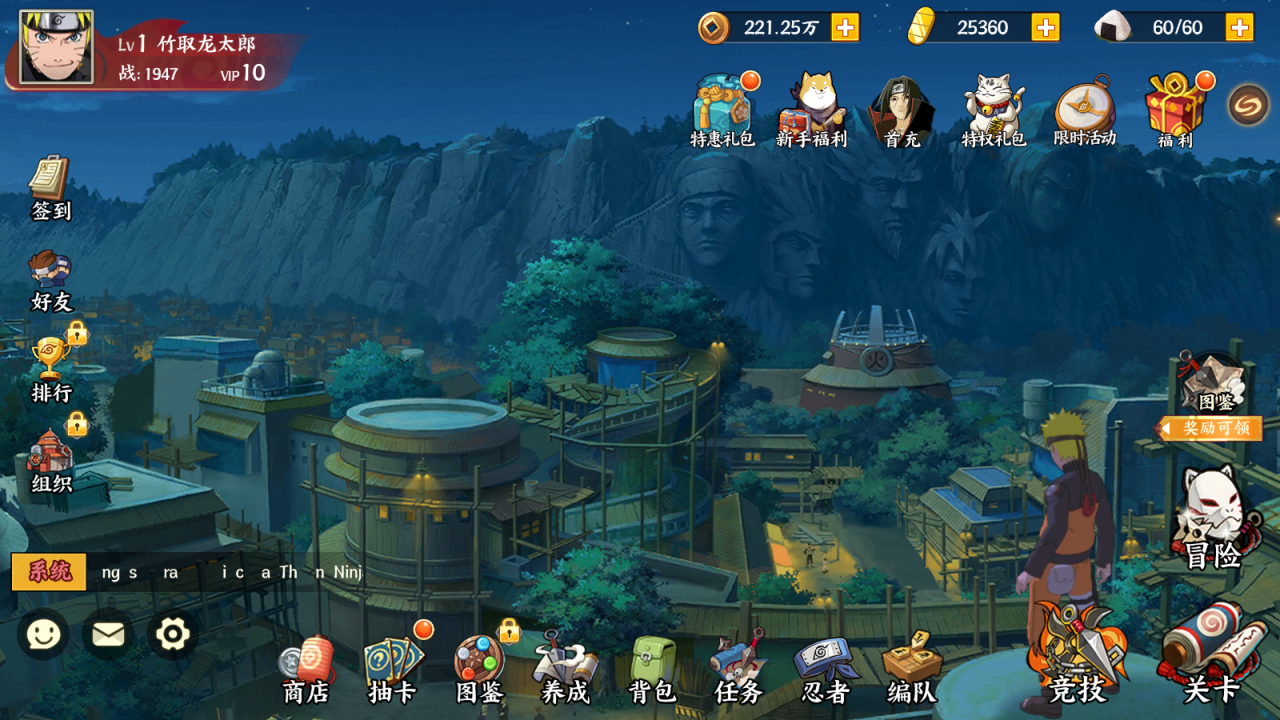Open the 养成 training menu
The width and height of the screenshot is (1280, 720).
(x=565, y=669)
